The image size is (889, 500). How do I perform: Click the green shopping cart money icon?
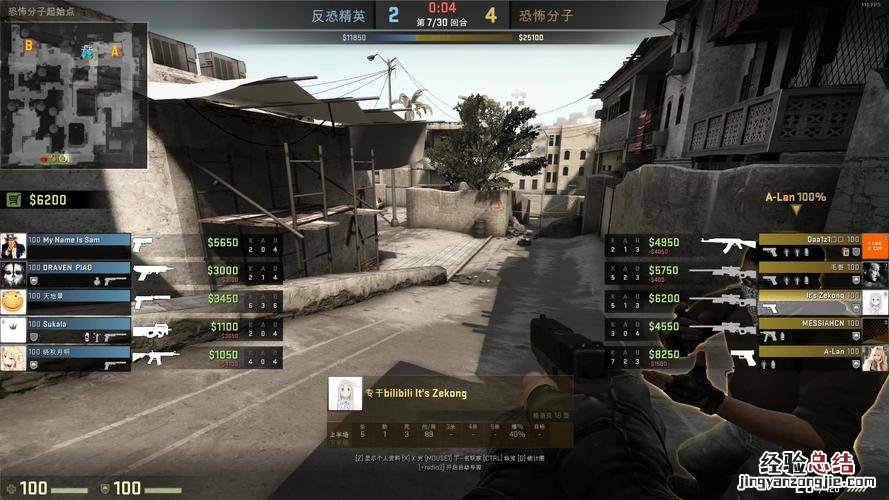14,200
